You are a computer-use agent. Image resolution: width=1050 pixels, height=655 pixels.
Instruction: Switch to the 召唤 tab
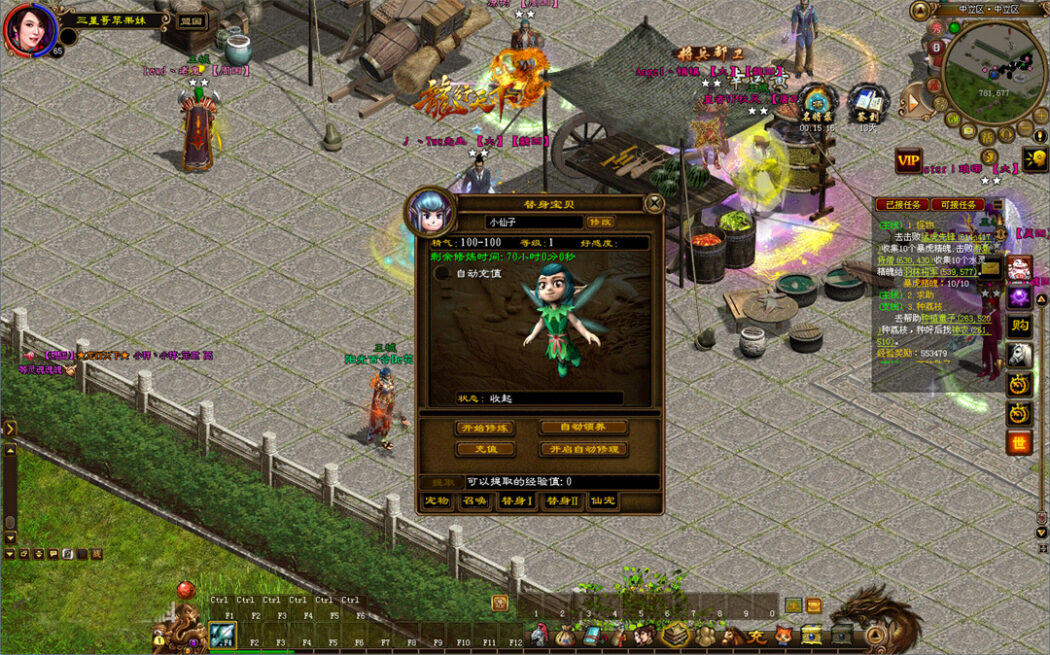tap(474, 501)
